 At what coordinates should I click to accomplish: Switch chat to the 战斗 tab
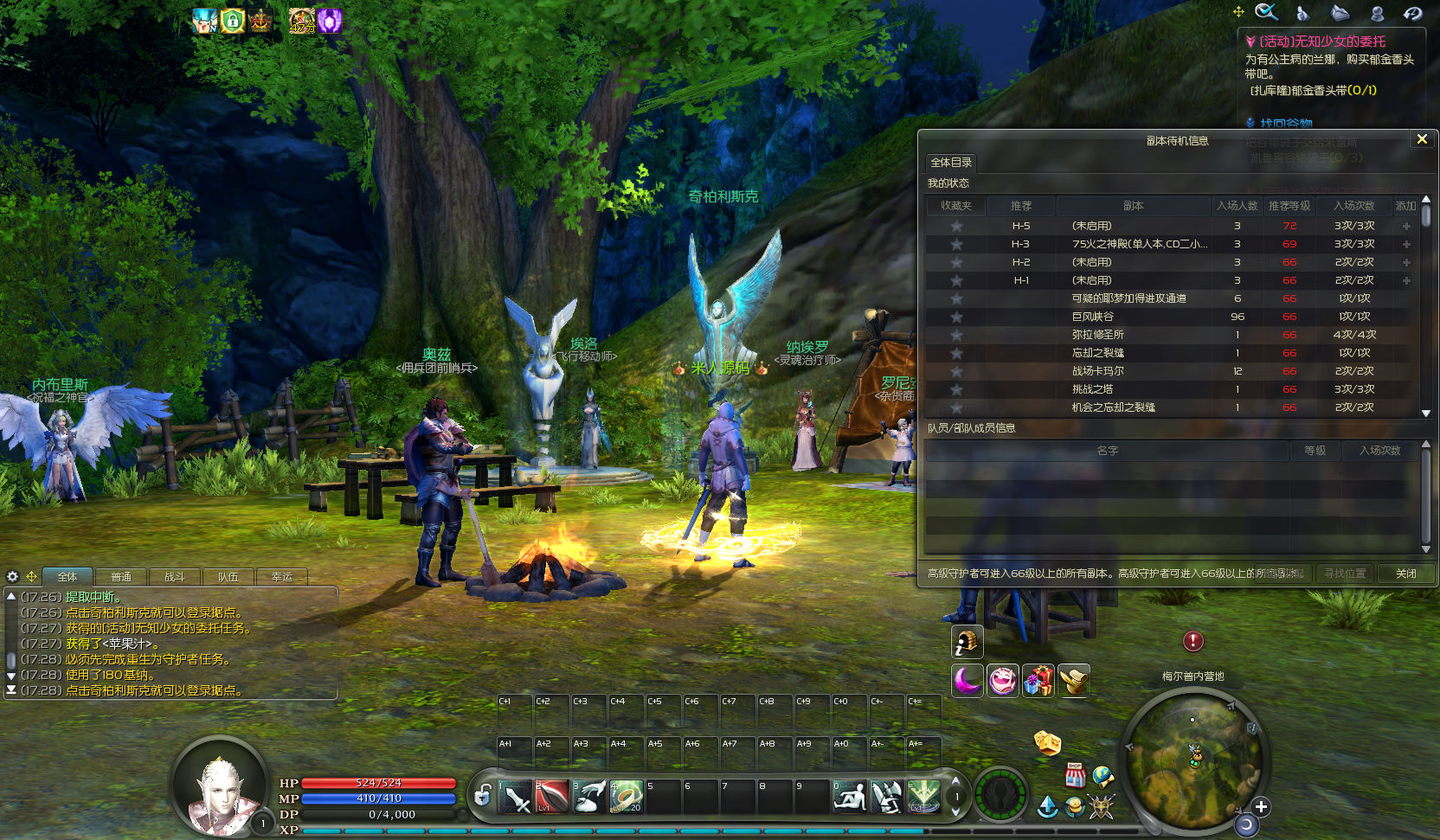[175, 577]
